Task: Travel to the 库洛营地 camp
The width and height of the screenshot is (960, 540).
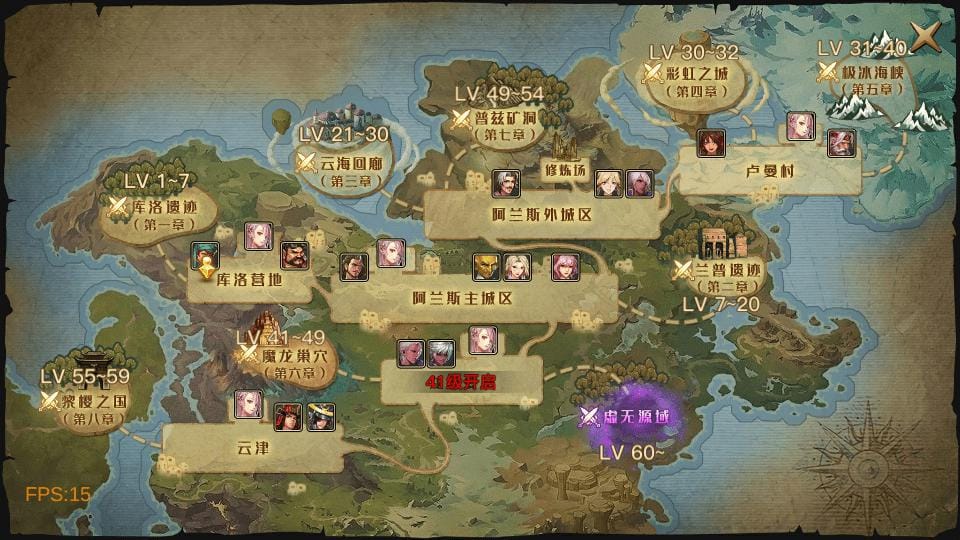Action: 249,281
